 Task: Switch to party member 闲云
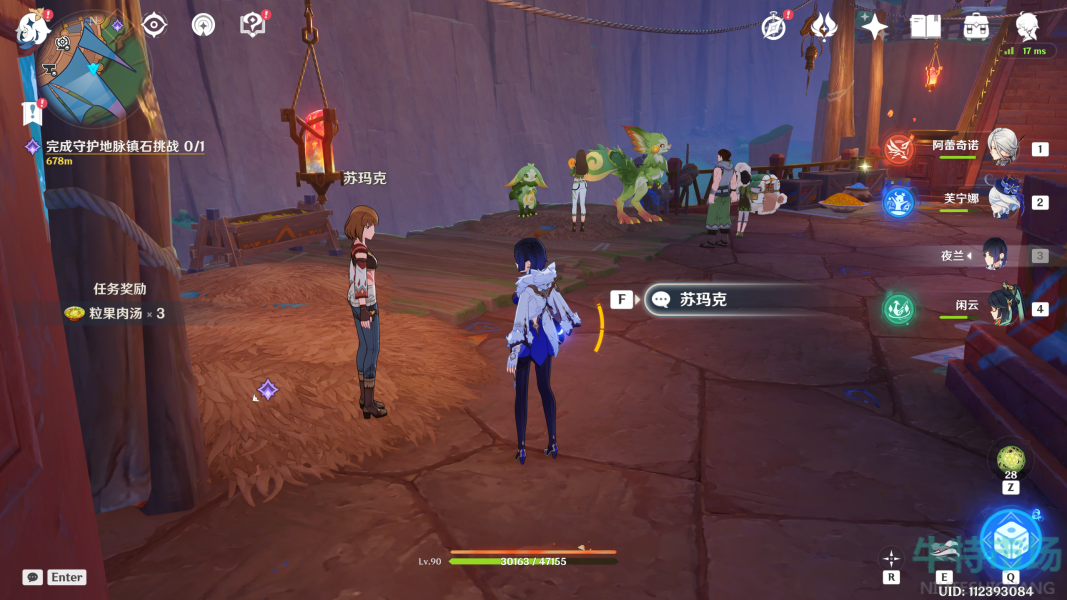tap(1000, 307)
